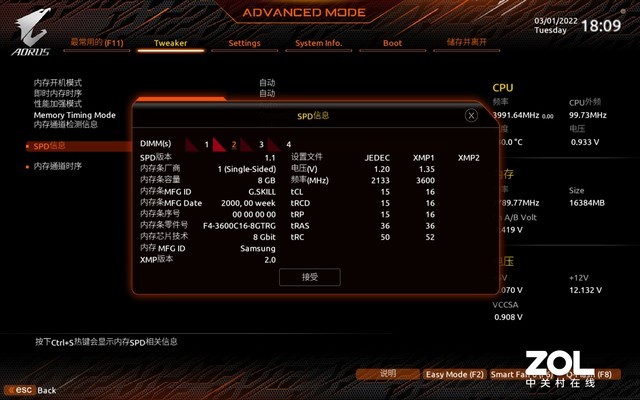640x400 pixels.
Task: Open the 内存通道时序 submenu
Action: pyautogui.click(x=57, y=166)
